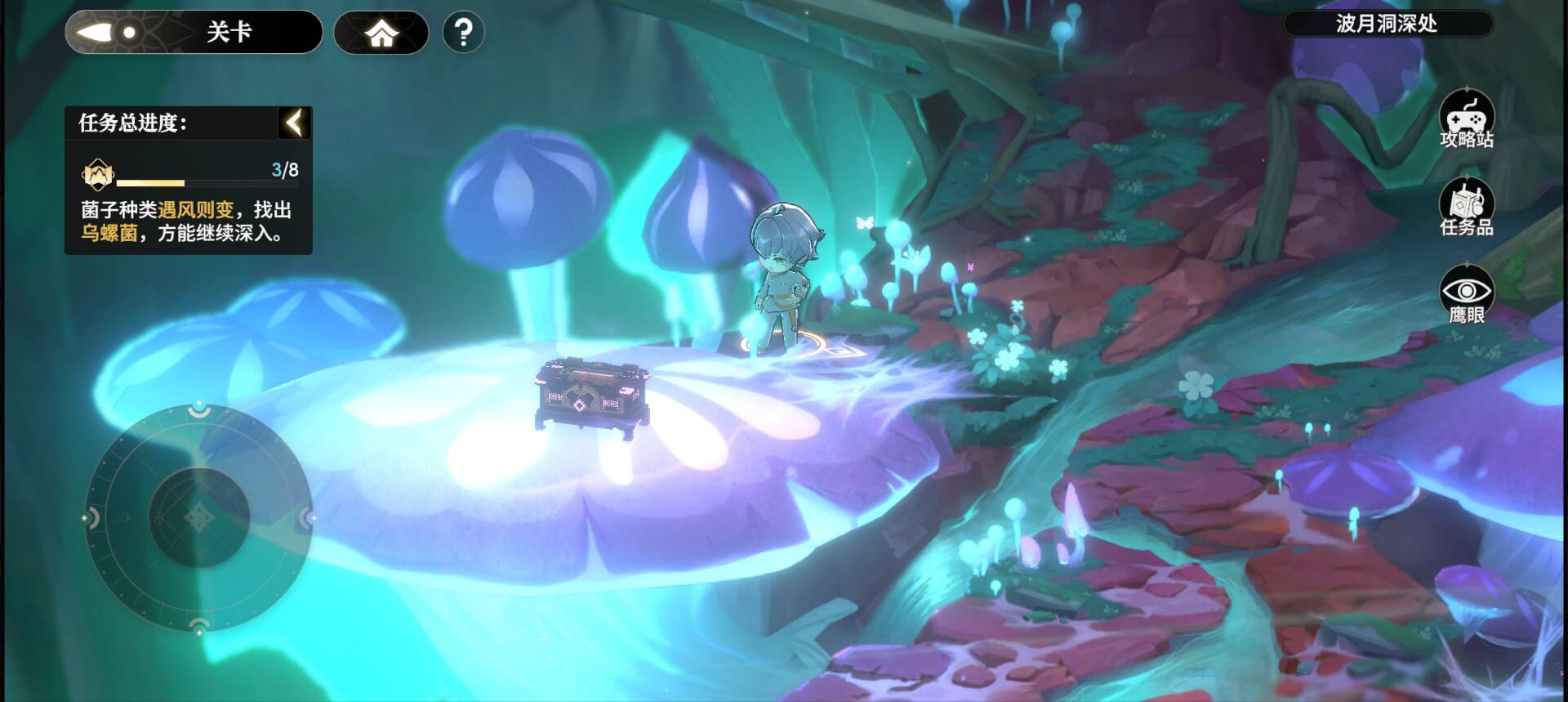
Task: Open the 任务品 quest items
Action: (x=1467, y=208)
